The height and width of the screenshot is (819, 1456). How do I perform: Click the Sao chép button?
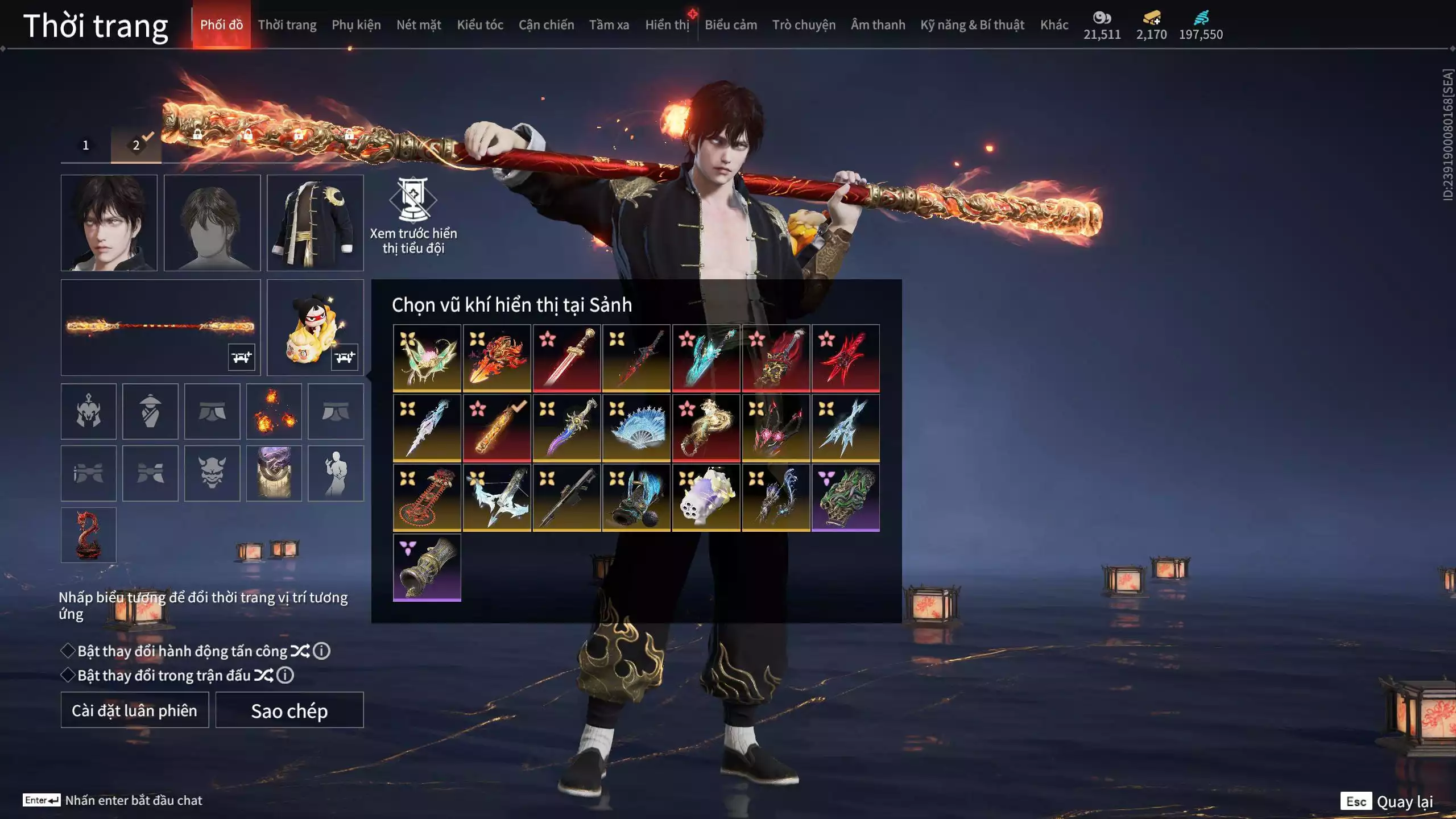point(289,710)
